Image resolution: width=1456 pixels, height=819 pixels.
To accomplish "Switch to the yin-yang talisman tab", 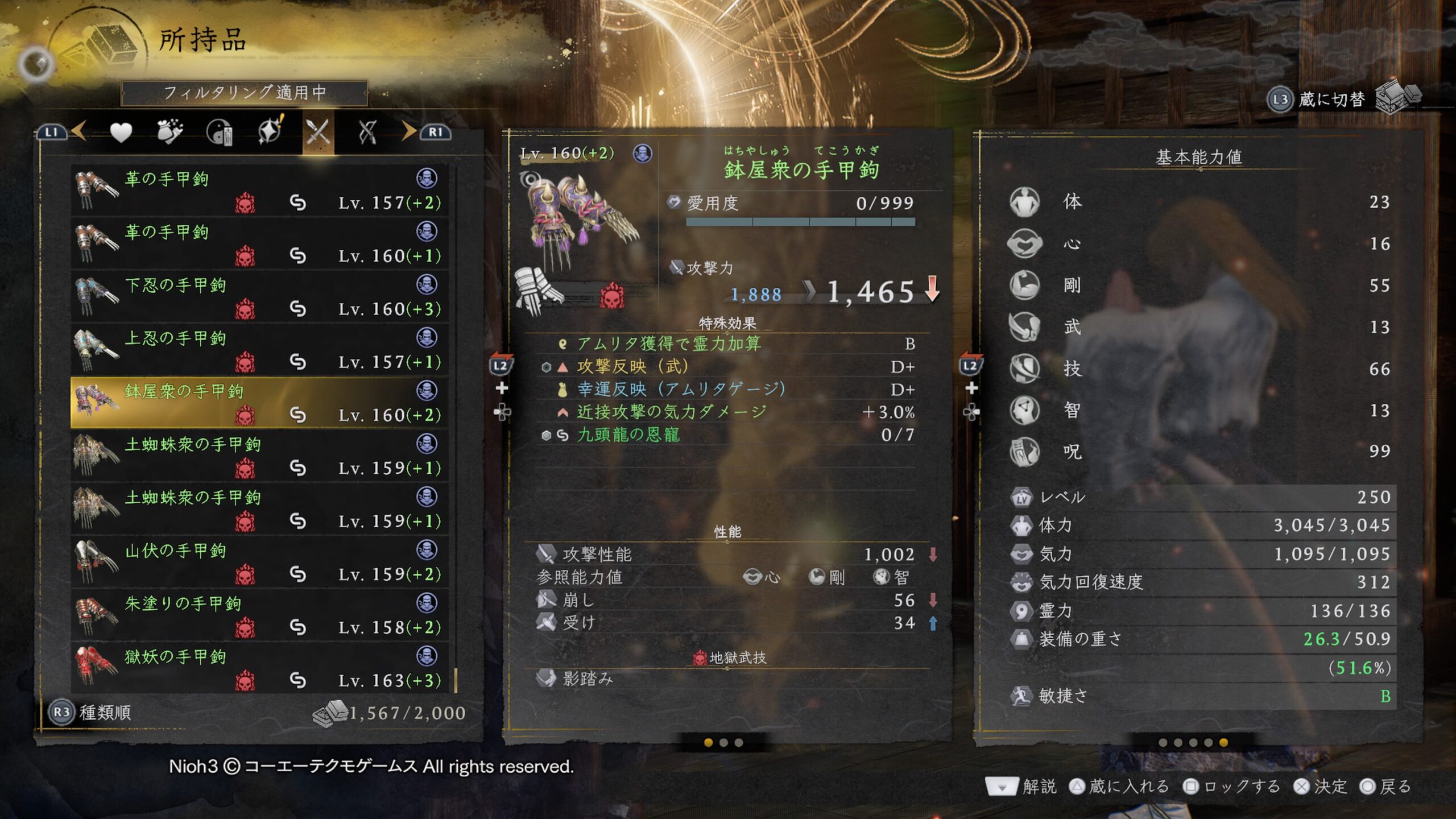I will [220, 133].
